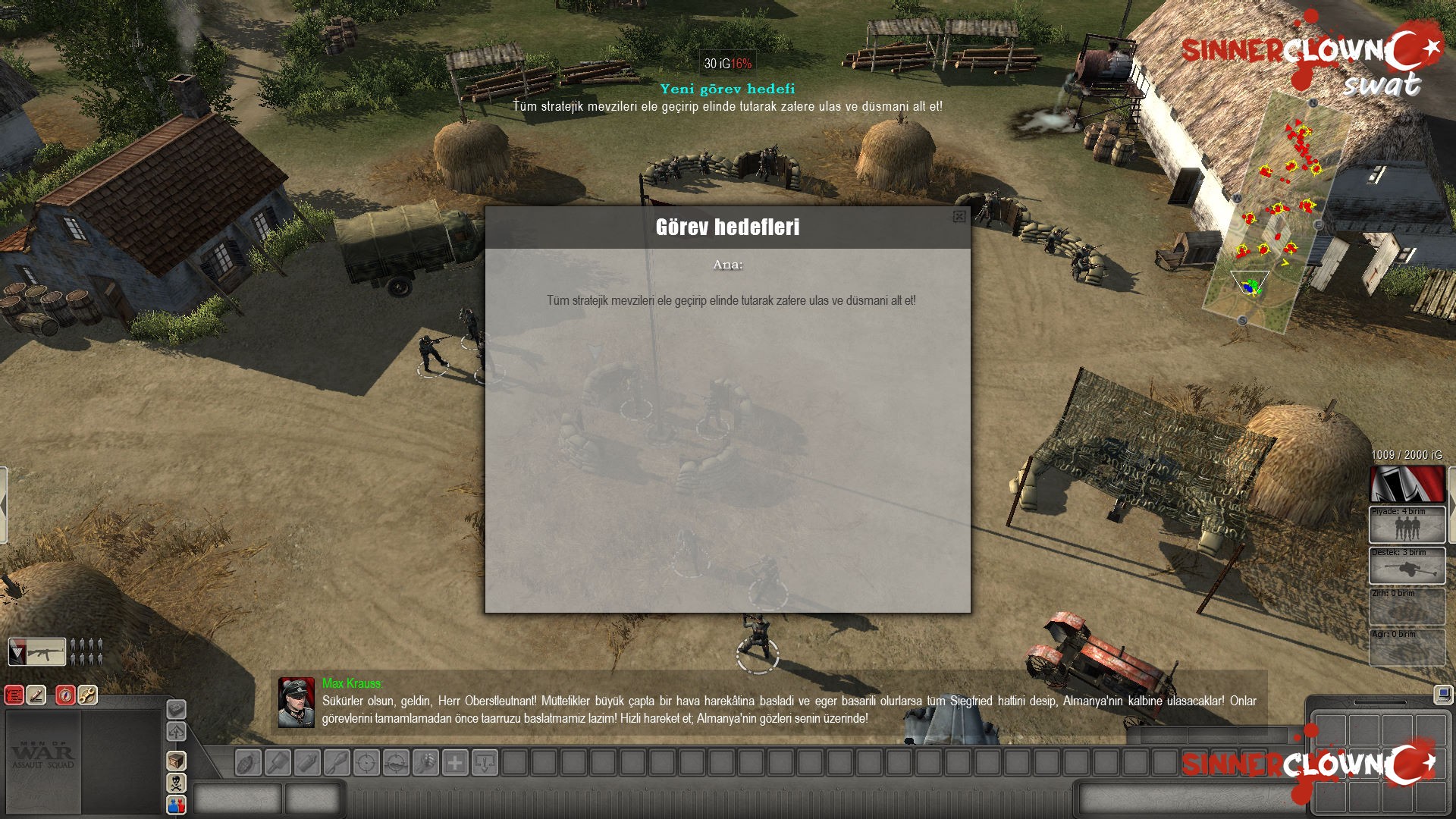The image size is (1456, 819).
Task: Click Max Krauss's dialogue portrait
Action: [296, 702]
